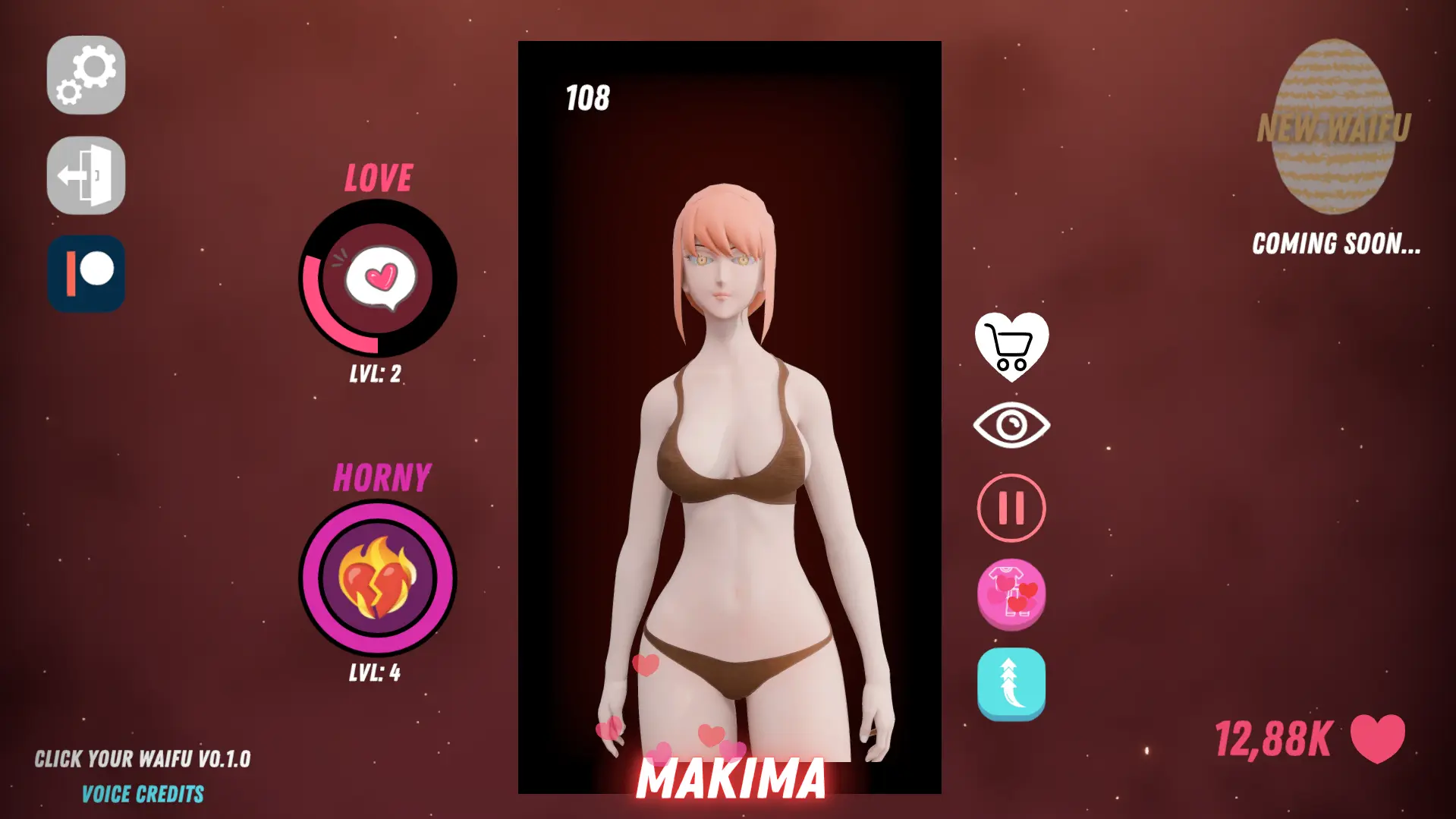Open the Voice Credits link
The image size is (1456, 819).
(x=143, y=795)
